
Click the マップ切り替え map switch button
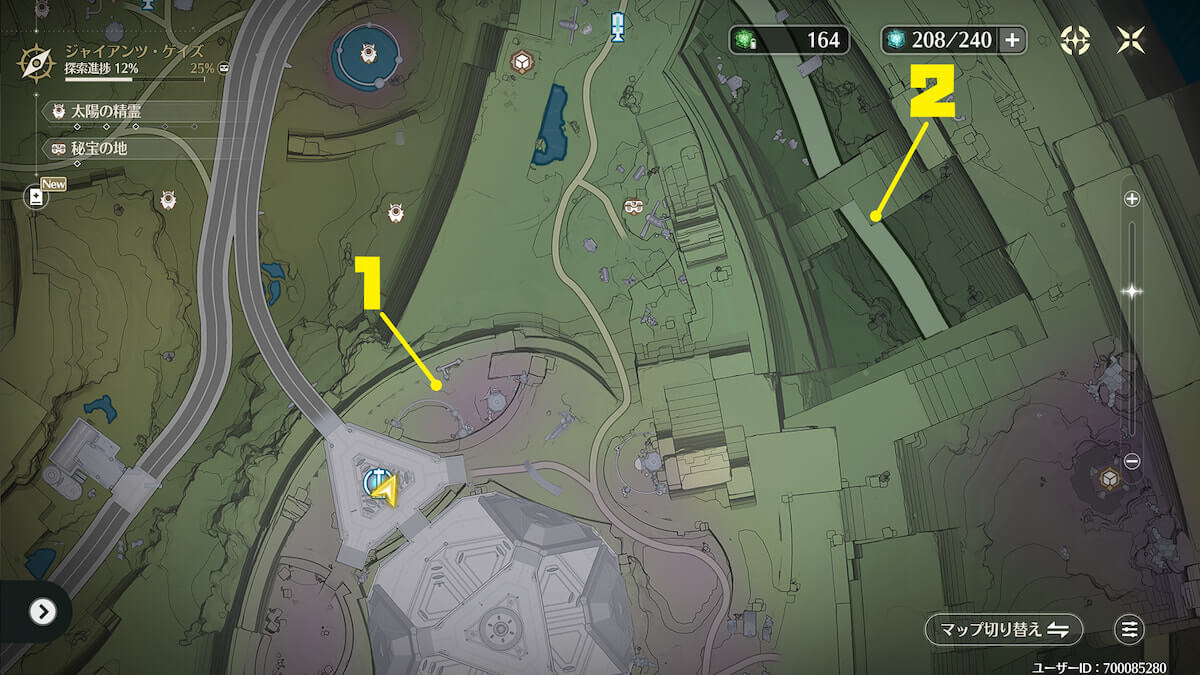(x=1004, y=629)
